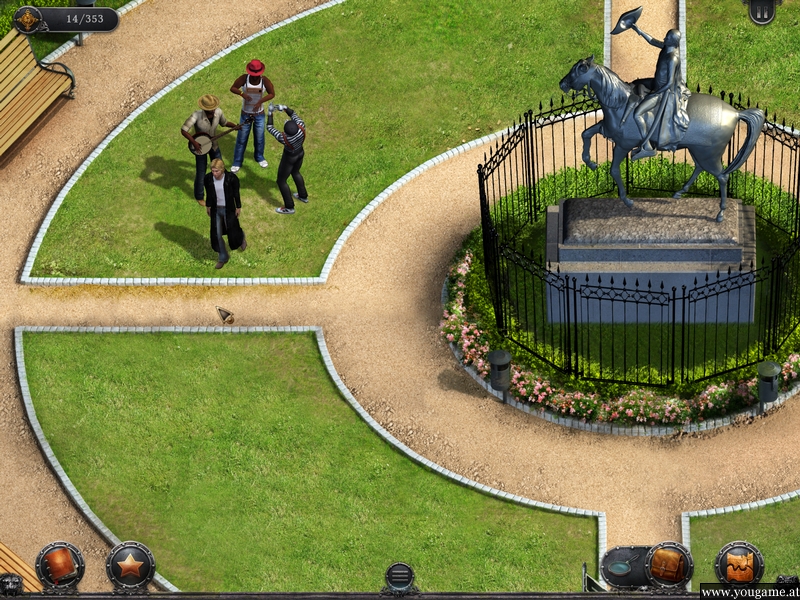This screenshot has width=800, height=600.
Task: Click the star achievements button
Action: 130,566
